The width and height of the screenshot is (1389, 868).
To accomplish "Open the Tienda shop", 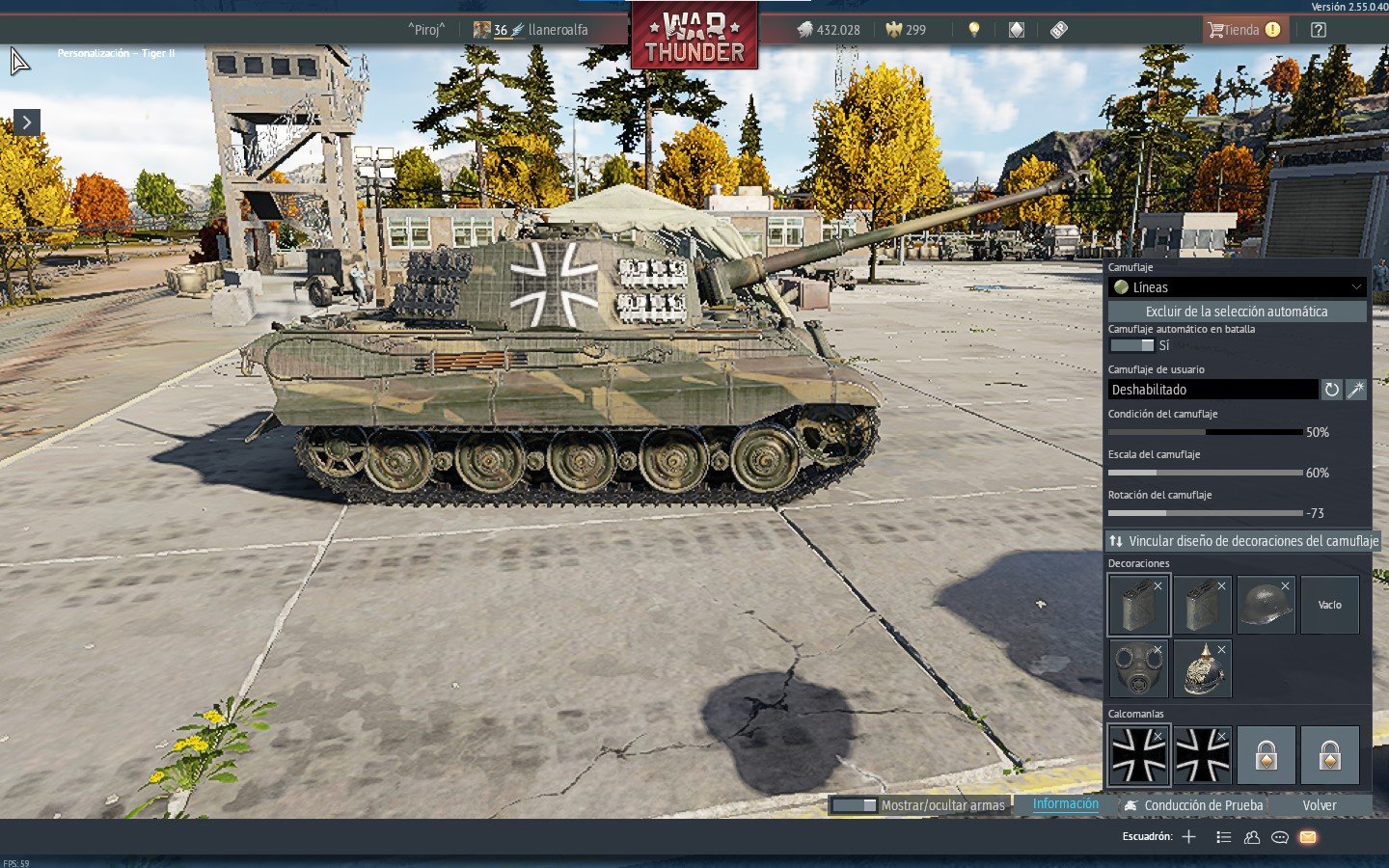I will coord(1242,30).
